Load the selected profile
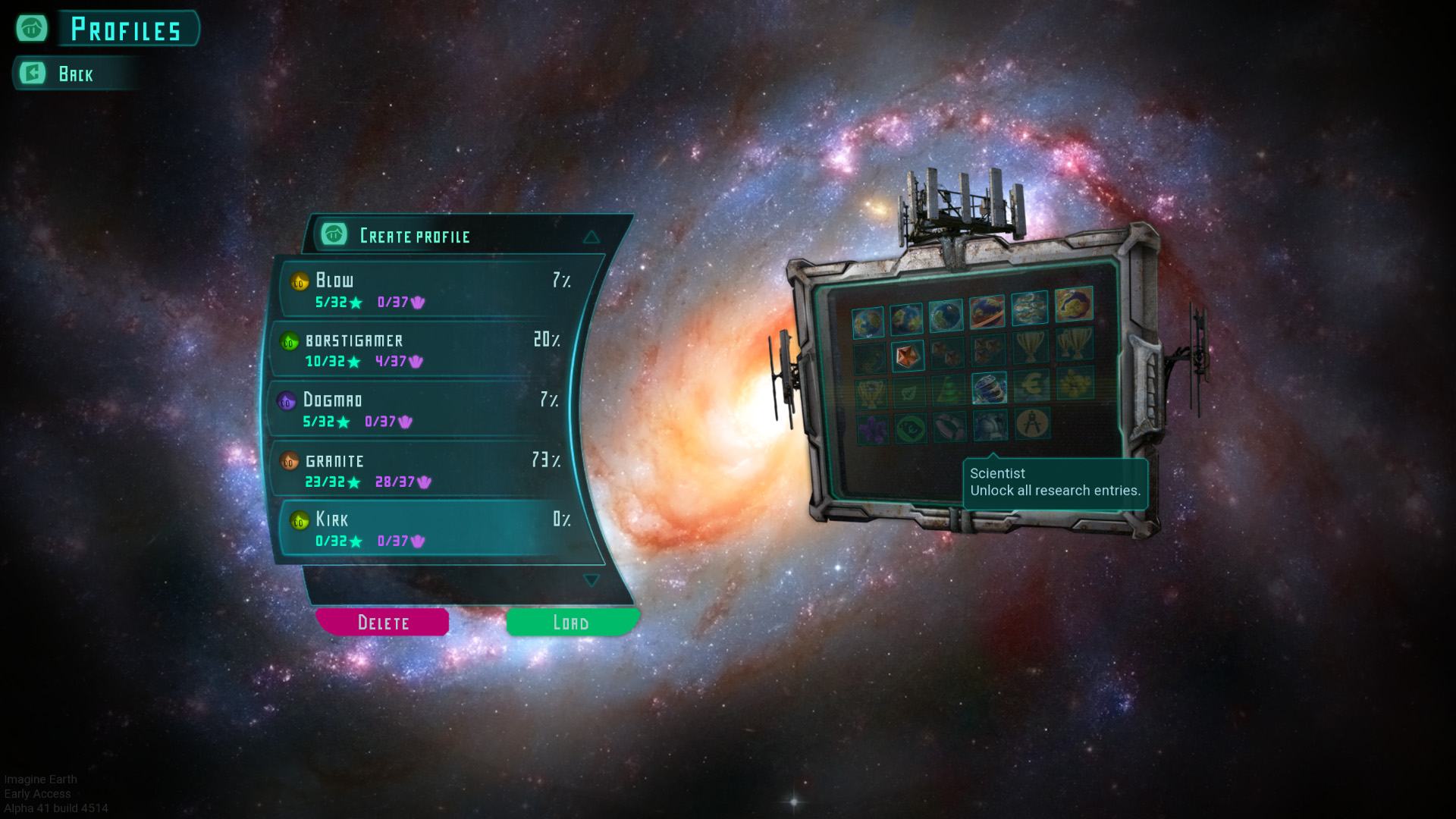This screenshot has height=819, width=1456. 571,623
